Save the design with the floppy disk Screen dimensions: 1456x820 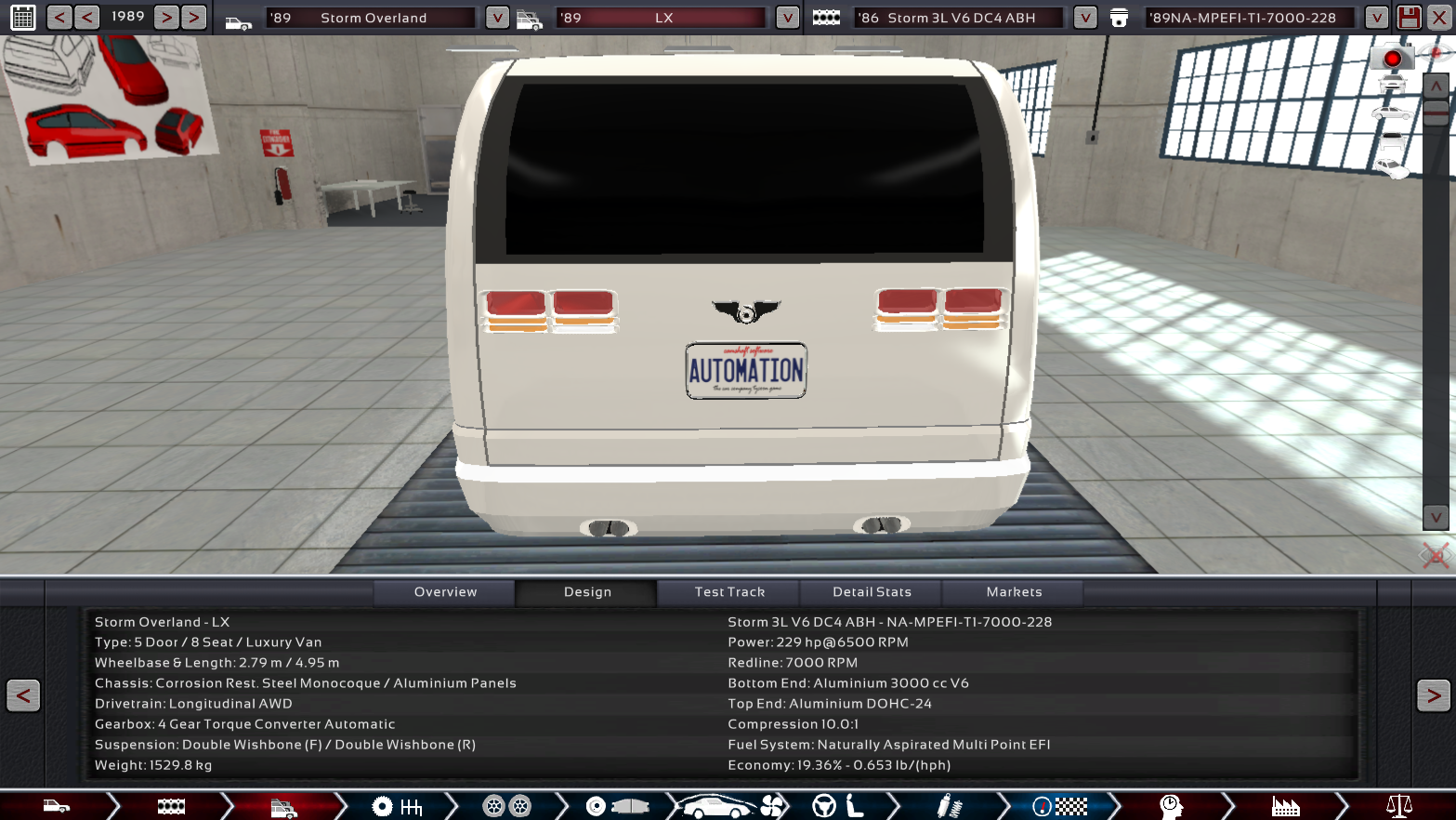click(1409, 17)
